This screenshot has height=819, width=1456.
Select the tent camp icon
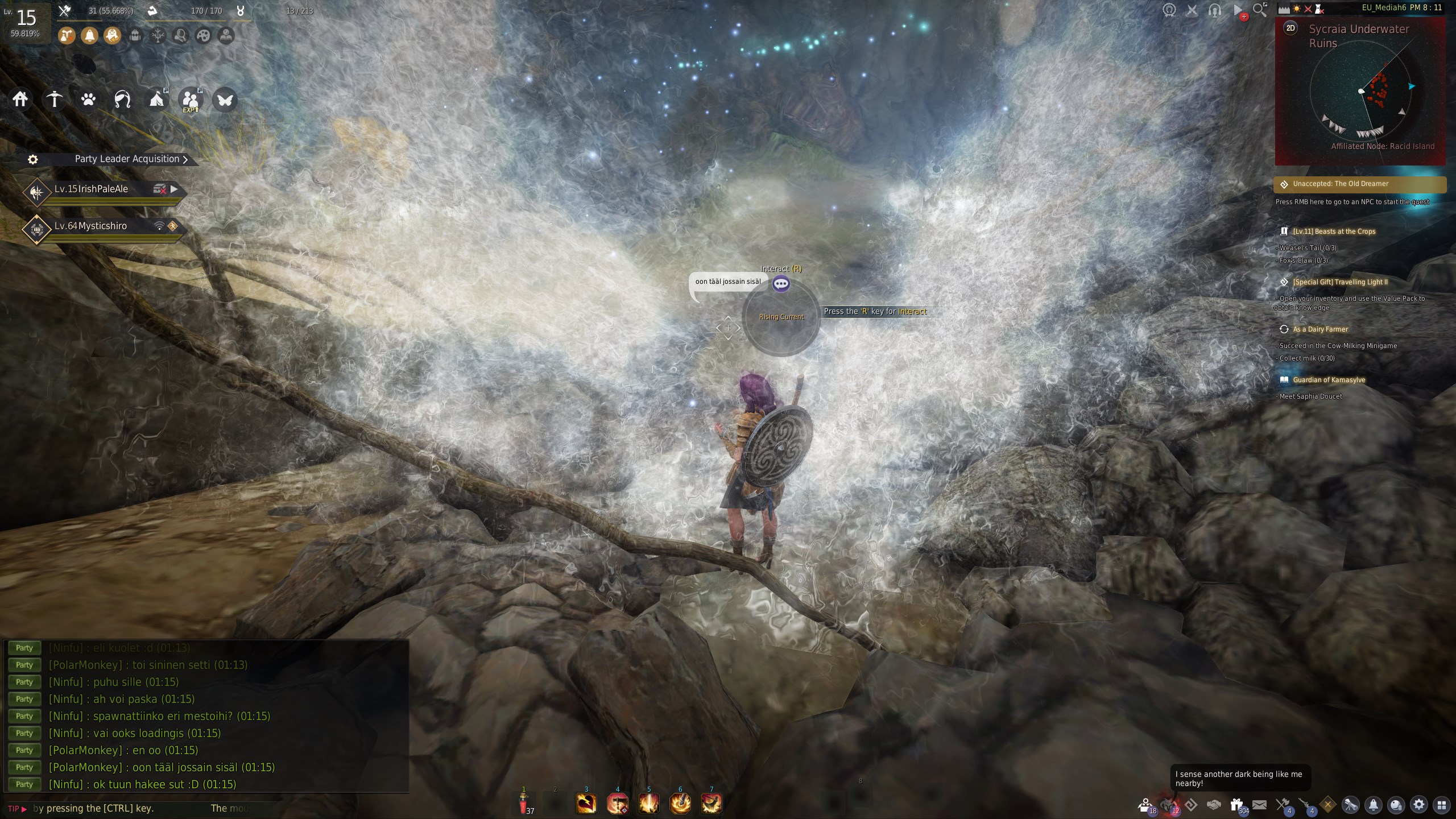tap(156, 100)
